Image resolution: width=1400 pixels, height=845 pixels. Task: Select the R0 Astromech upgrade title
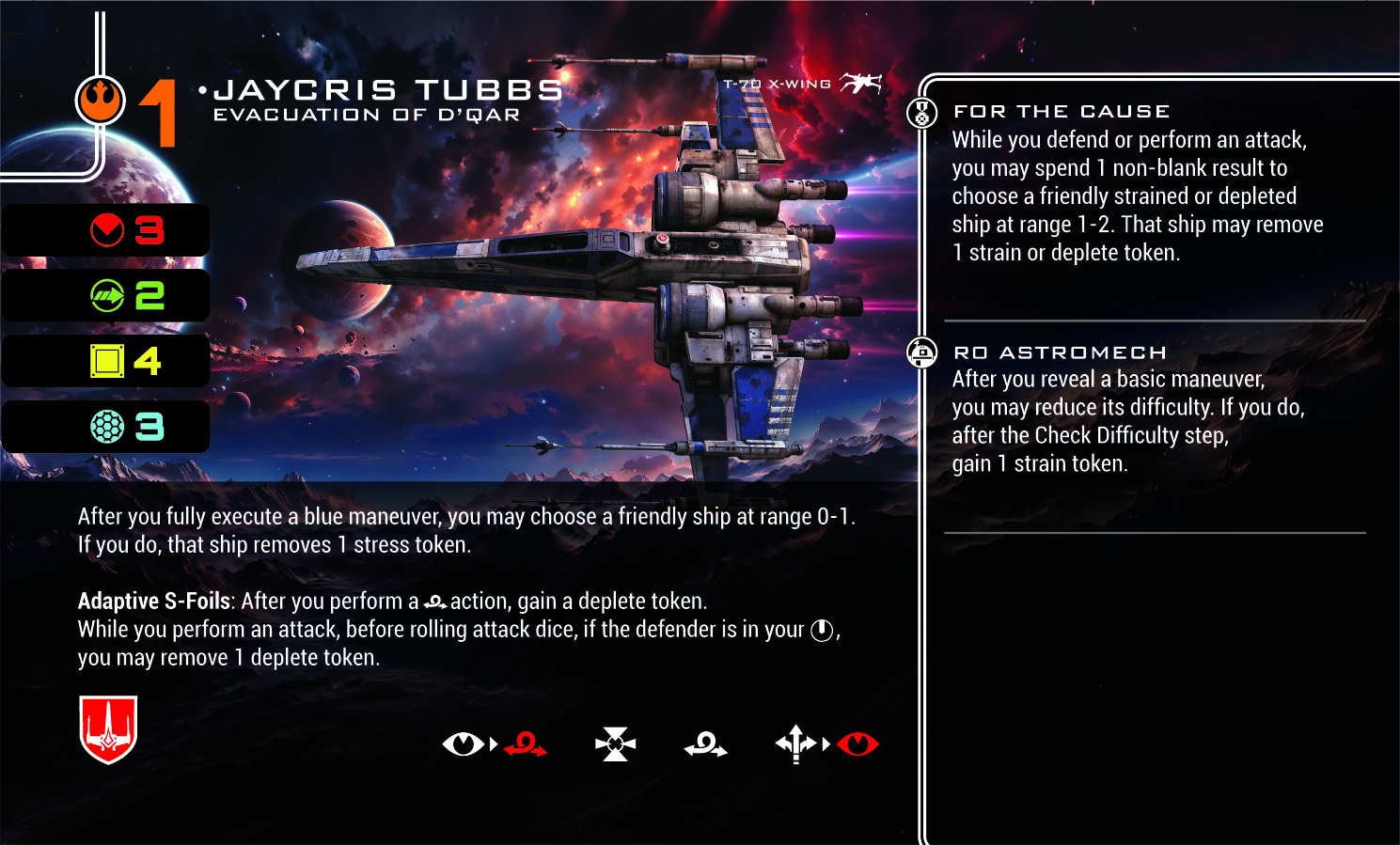click(x=1060, y=352)
